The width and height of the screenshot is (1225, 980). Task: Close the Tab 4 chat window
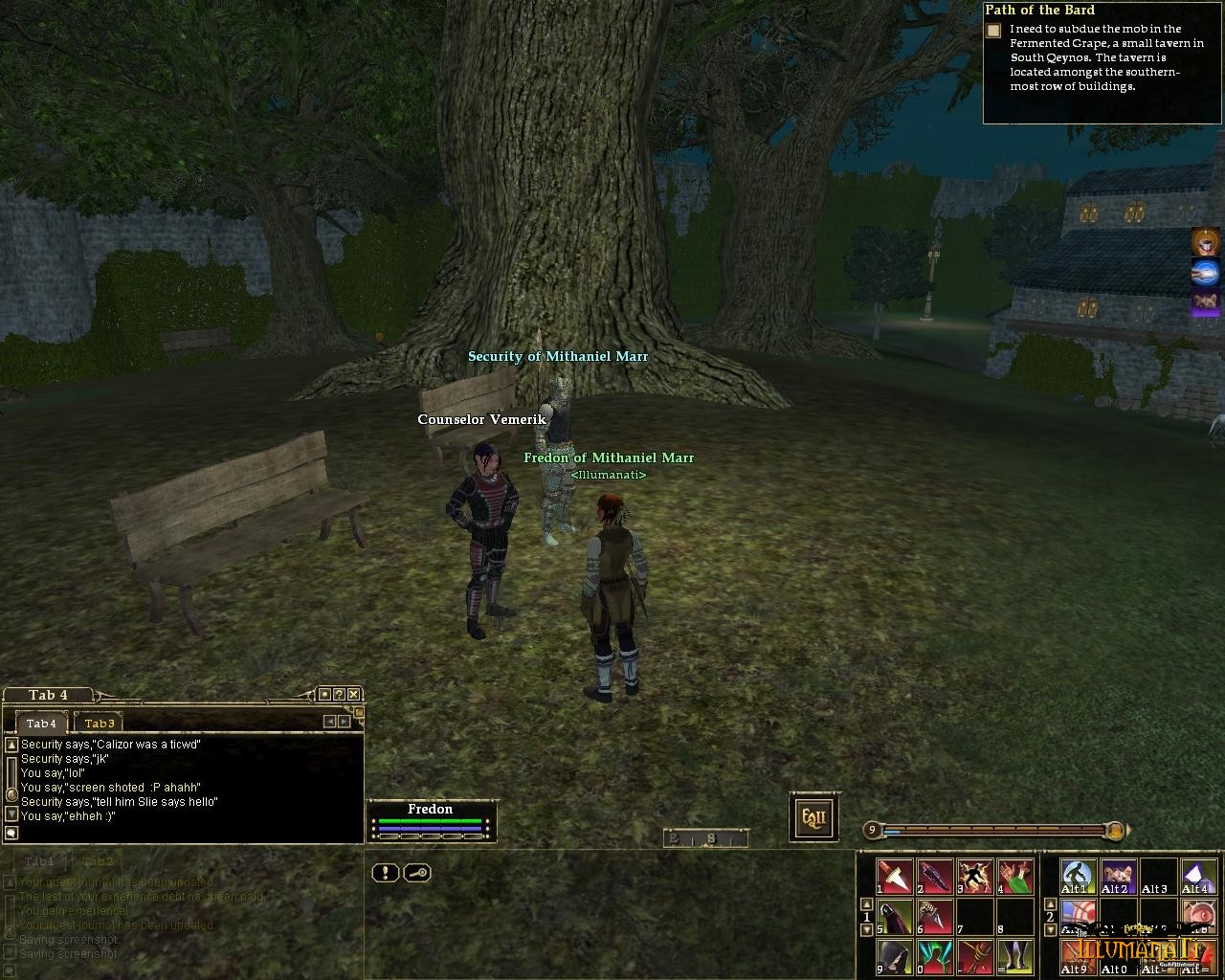(x=353, y=695)
